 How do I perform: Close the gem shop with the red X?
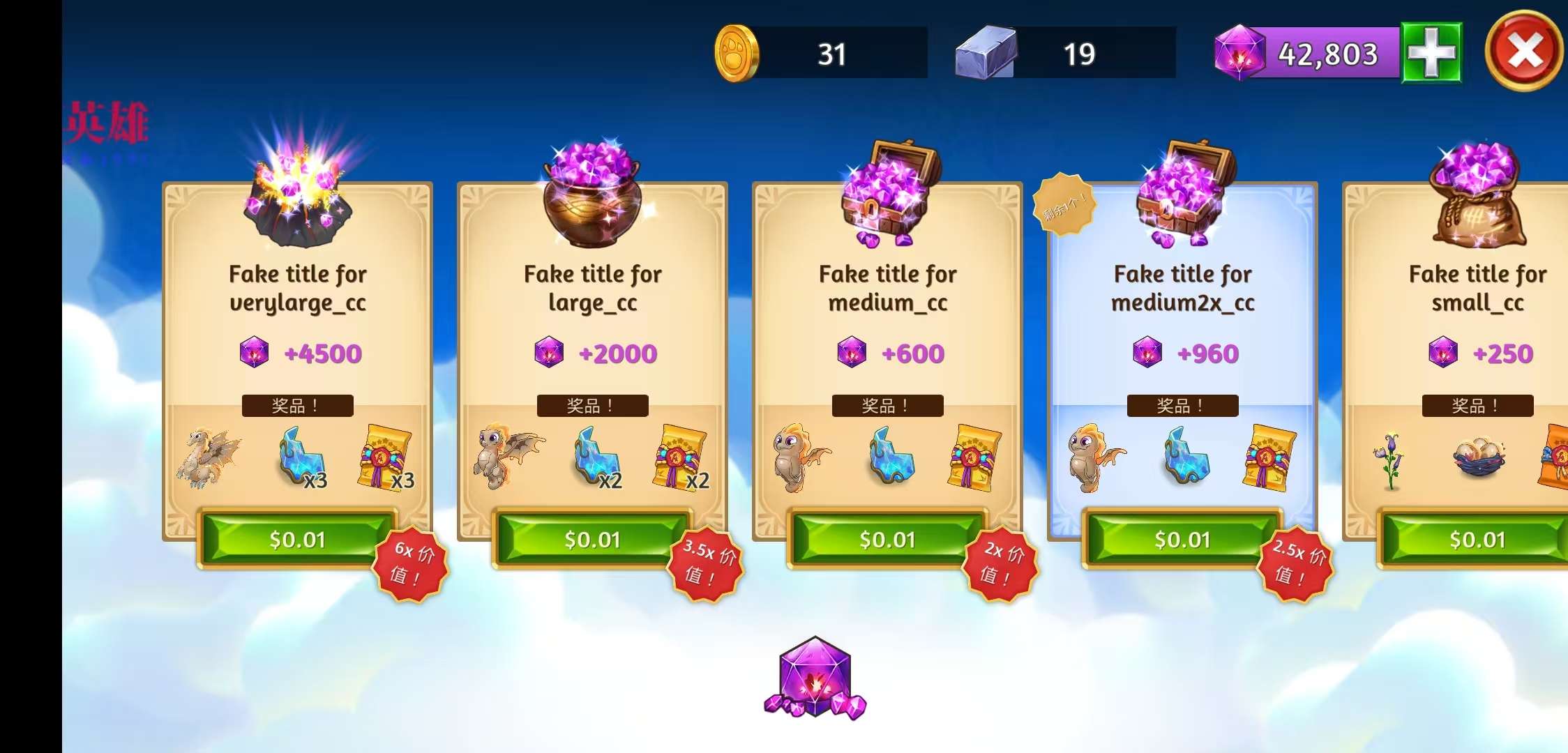[1524, 51]
